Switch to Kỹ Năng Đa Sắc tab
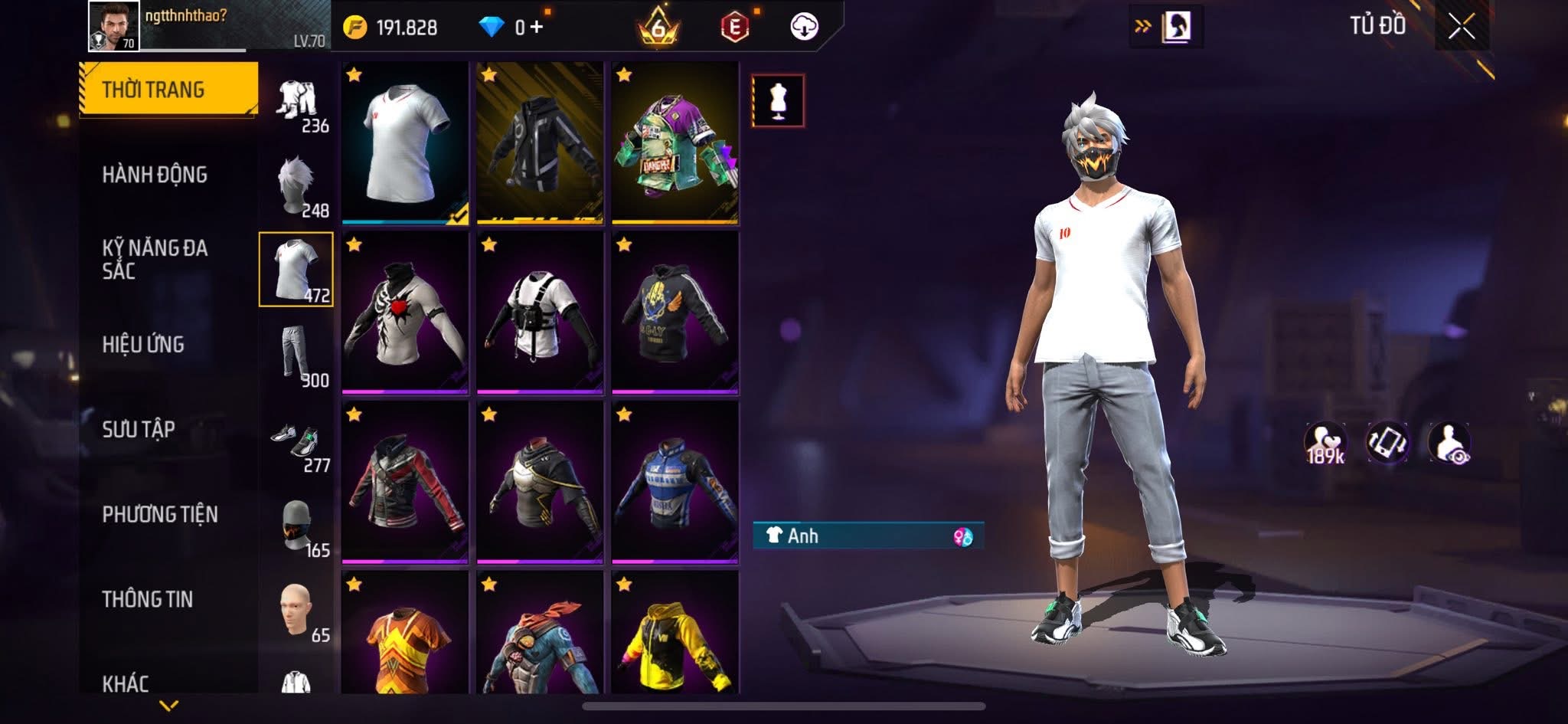Image resolution: width=1568 pixels, height=724 pixels. point(155,259)
